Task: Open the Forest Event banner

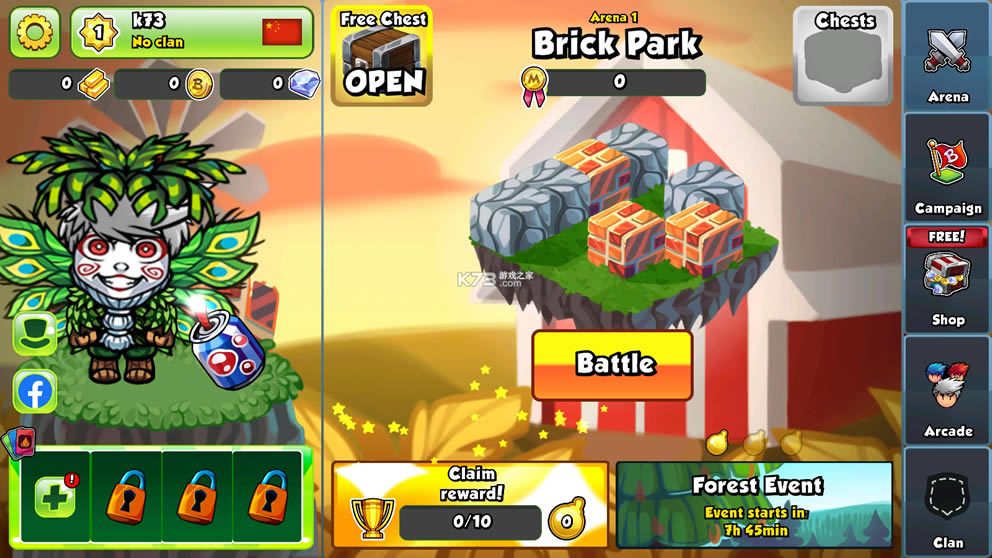Action: (754, 504)
